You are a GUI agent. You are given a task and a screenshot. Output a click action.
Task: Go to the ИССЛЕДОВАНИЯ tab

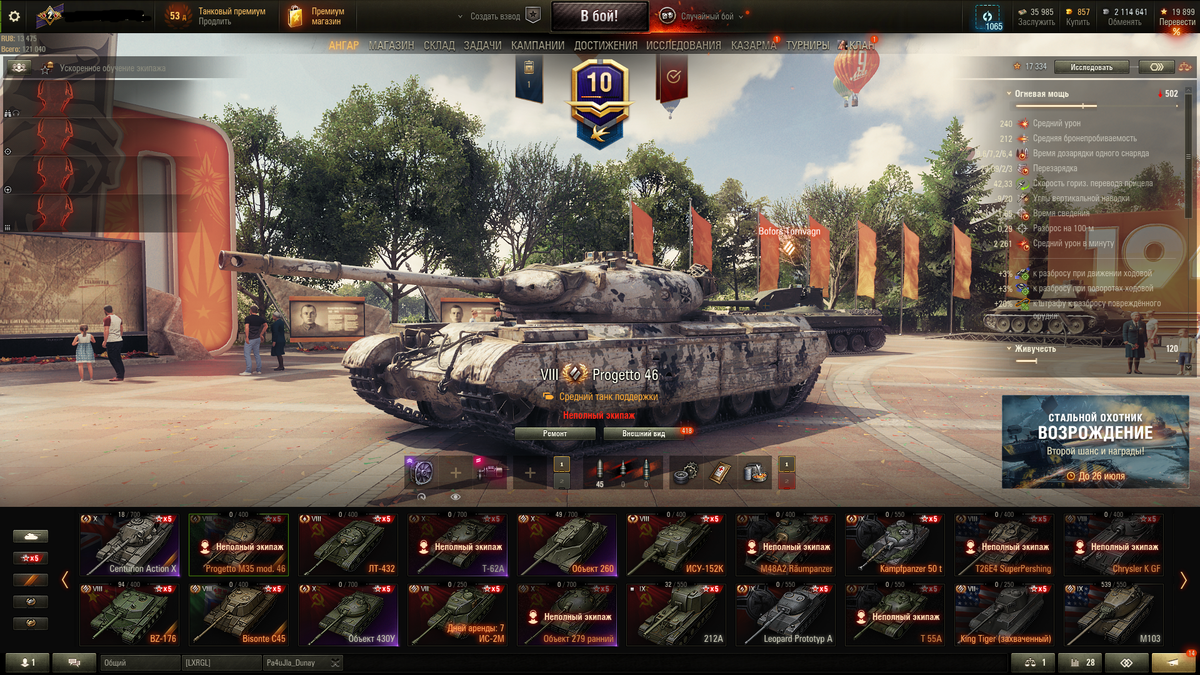[683, 45]
